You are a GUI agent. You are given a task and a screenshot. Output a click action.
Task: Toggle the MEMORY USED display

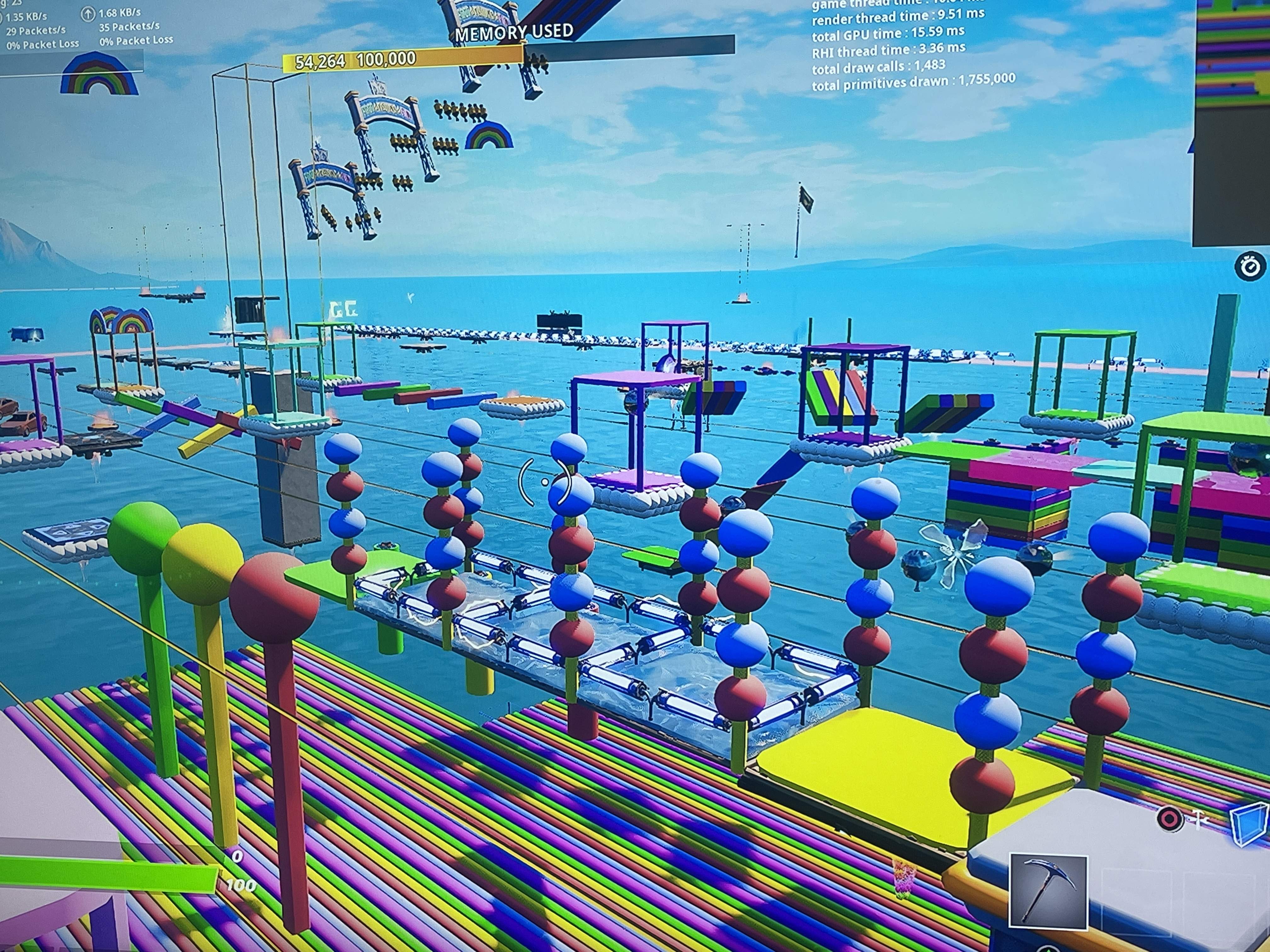coord(513,31)
